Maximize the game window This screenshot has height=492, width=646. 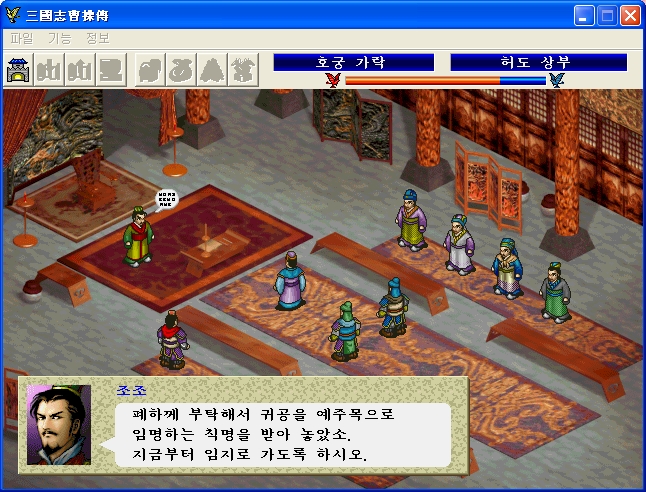[607, 15]
